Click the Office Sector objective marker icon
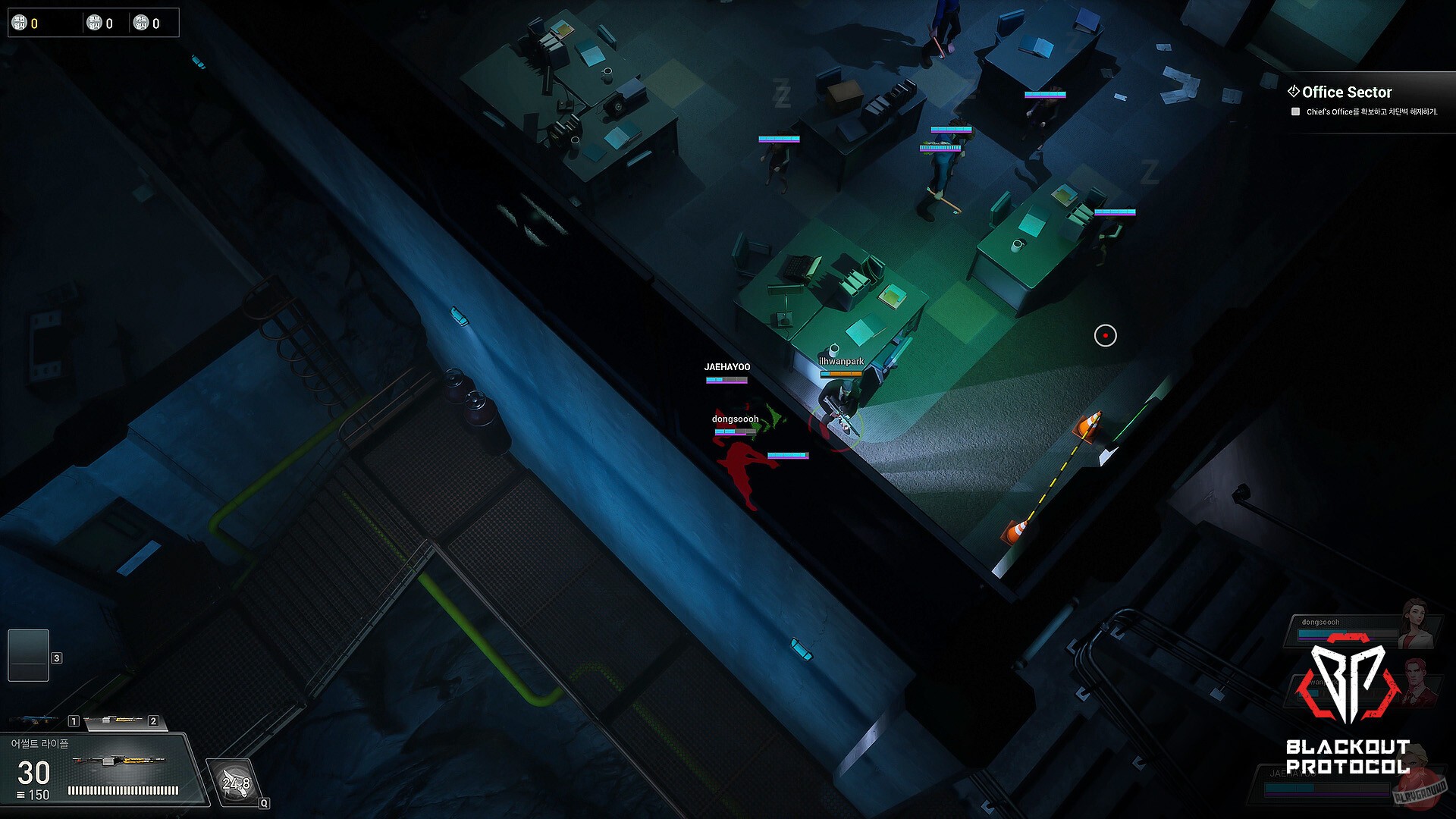1456x819 pixels. click(1294, 92)
